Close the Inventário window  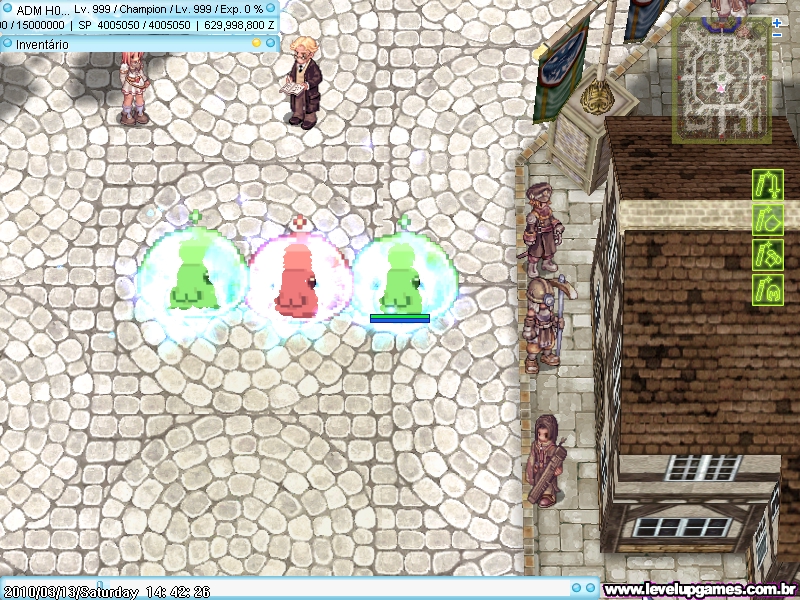[270, 43]
